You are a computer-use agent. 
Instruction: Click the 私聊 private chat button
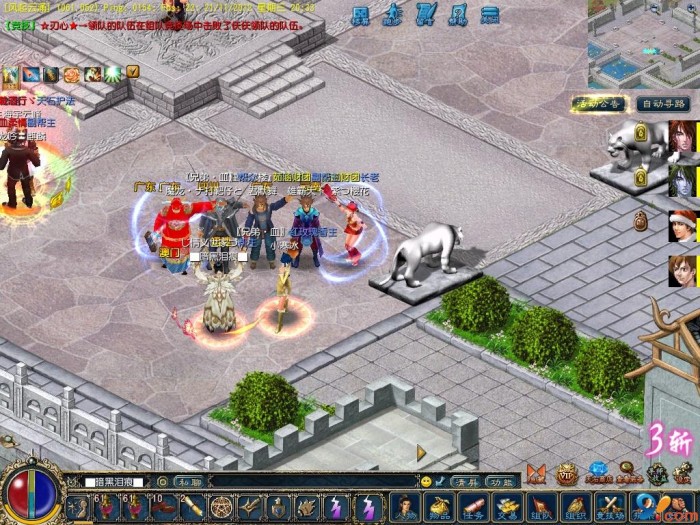(188, 481)
